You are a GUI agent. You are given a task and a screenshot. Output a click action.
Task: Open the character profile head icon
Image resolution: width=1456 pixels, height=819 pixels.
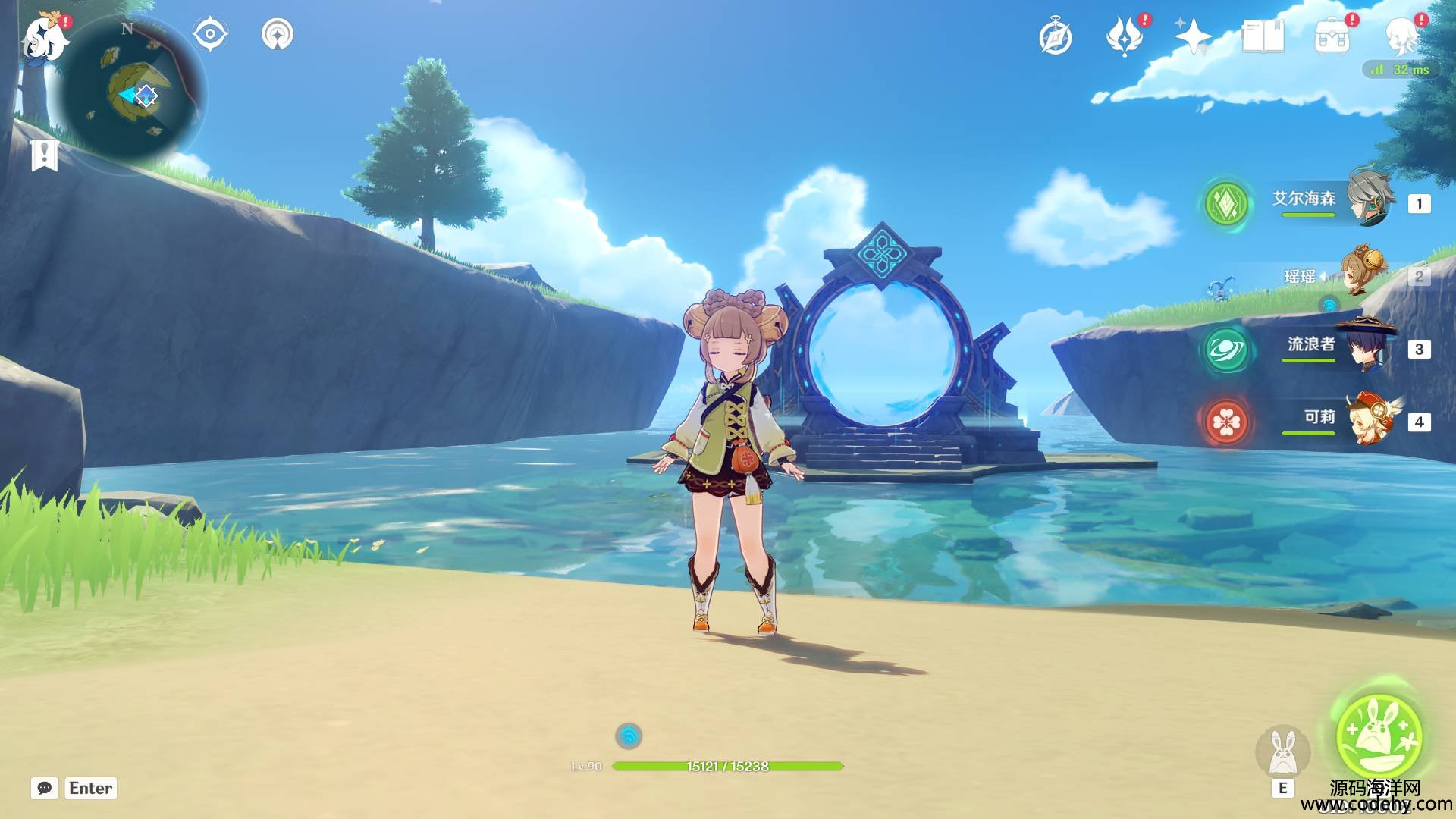pos(1402,36)
